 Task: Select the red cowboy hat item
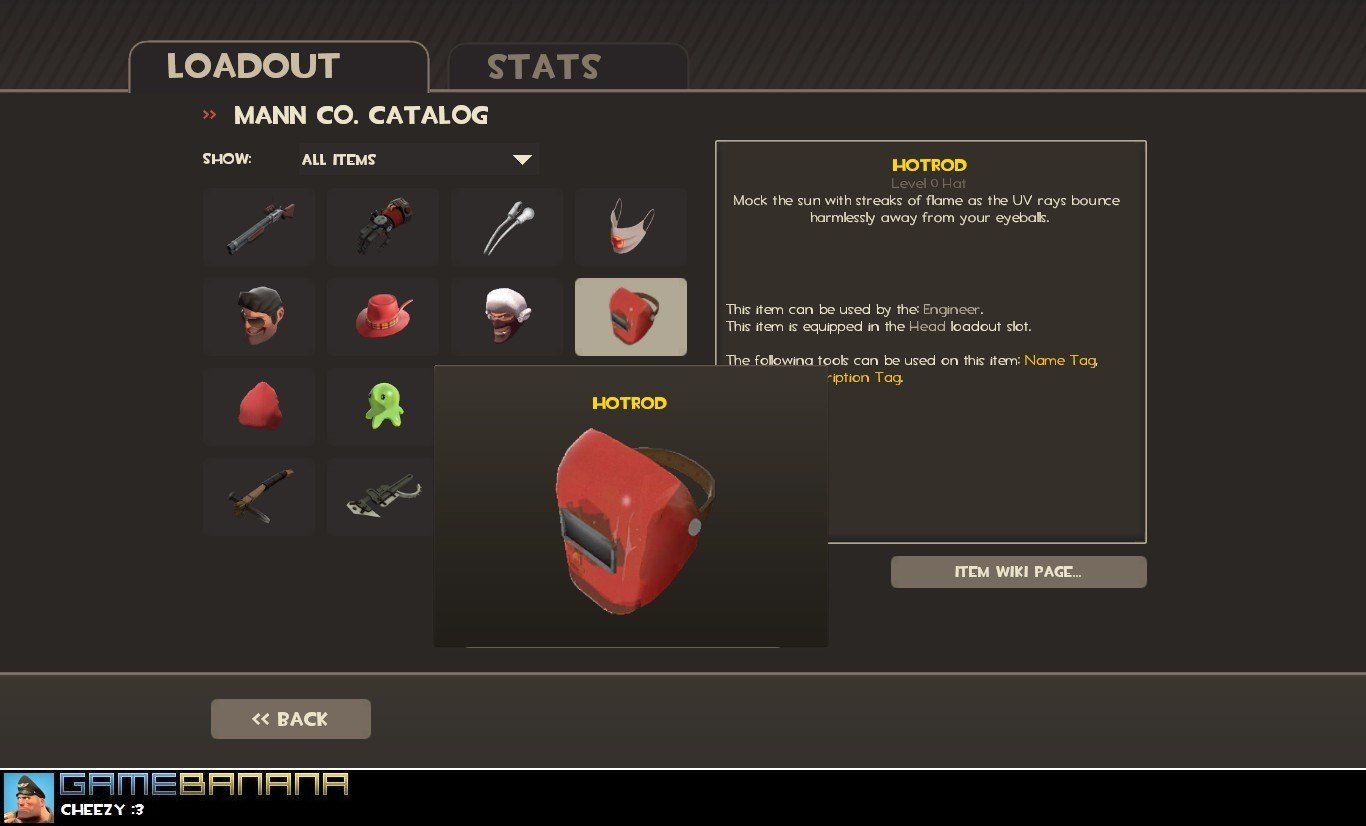pos(383,317)
